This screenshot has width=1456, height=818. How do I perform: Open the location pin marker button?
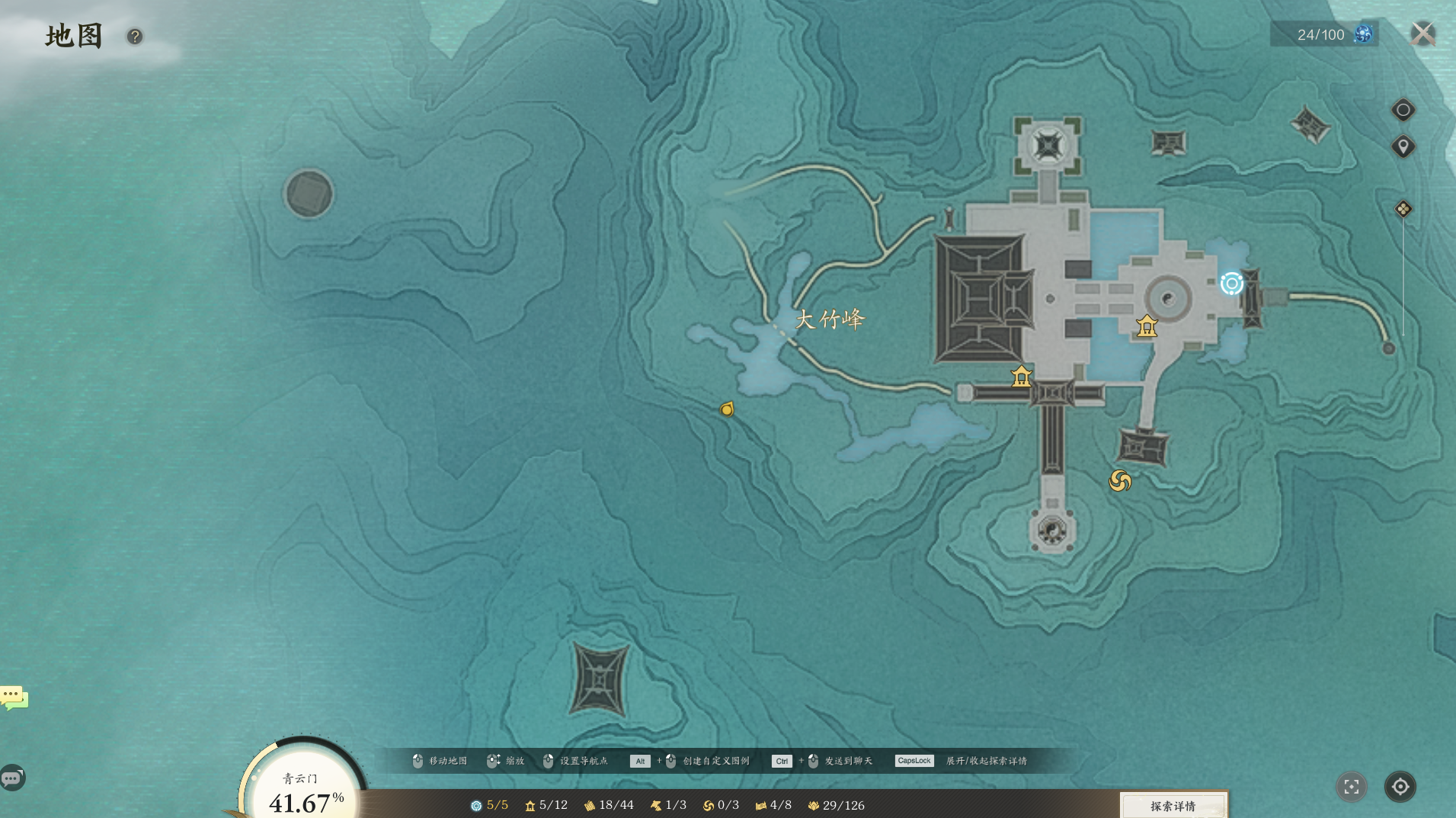(x=1403, y=146)
